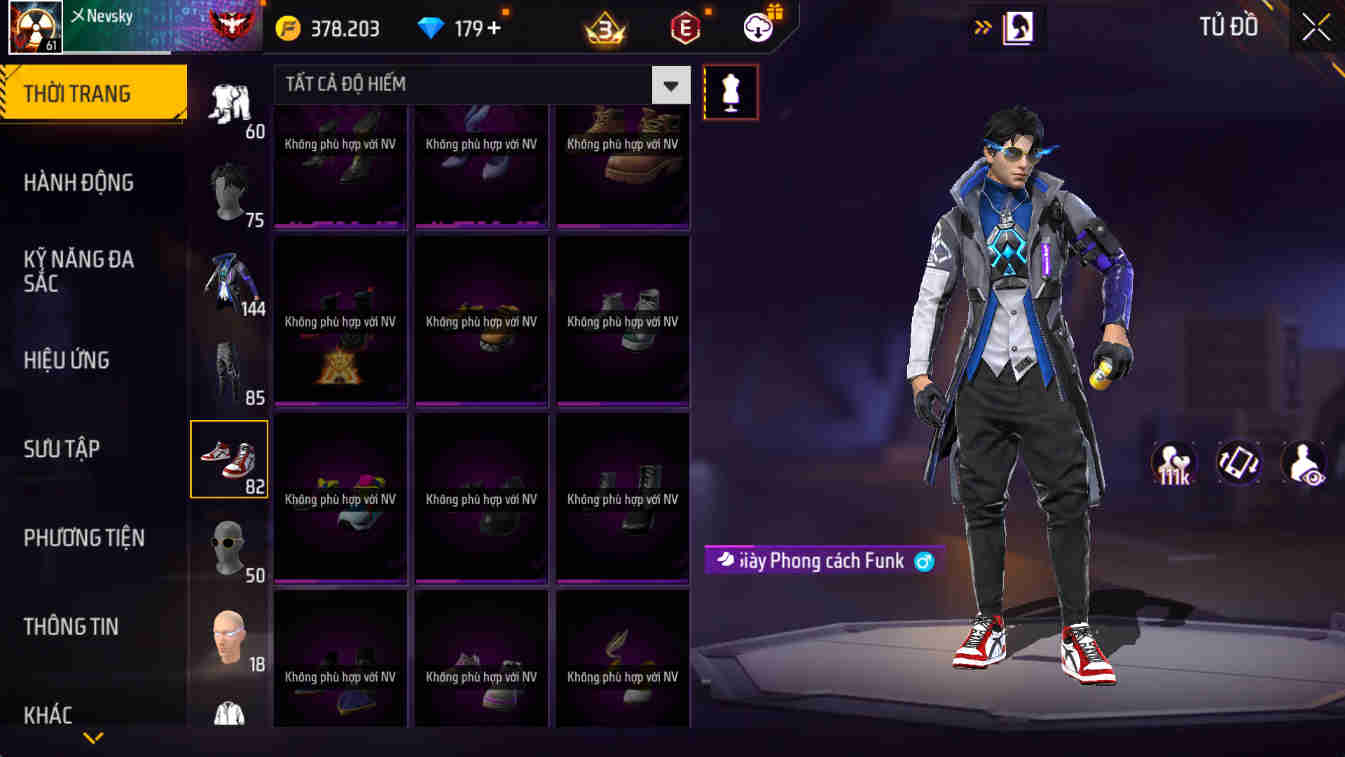Click the cloud download gift icon

coord(757,27)
